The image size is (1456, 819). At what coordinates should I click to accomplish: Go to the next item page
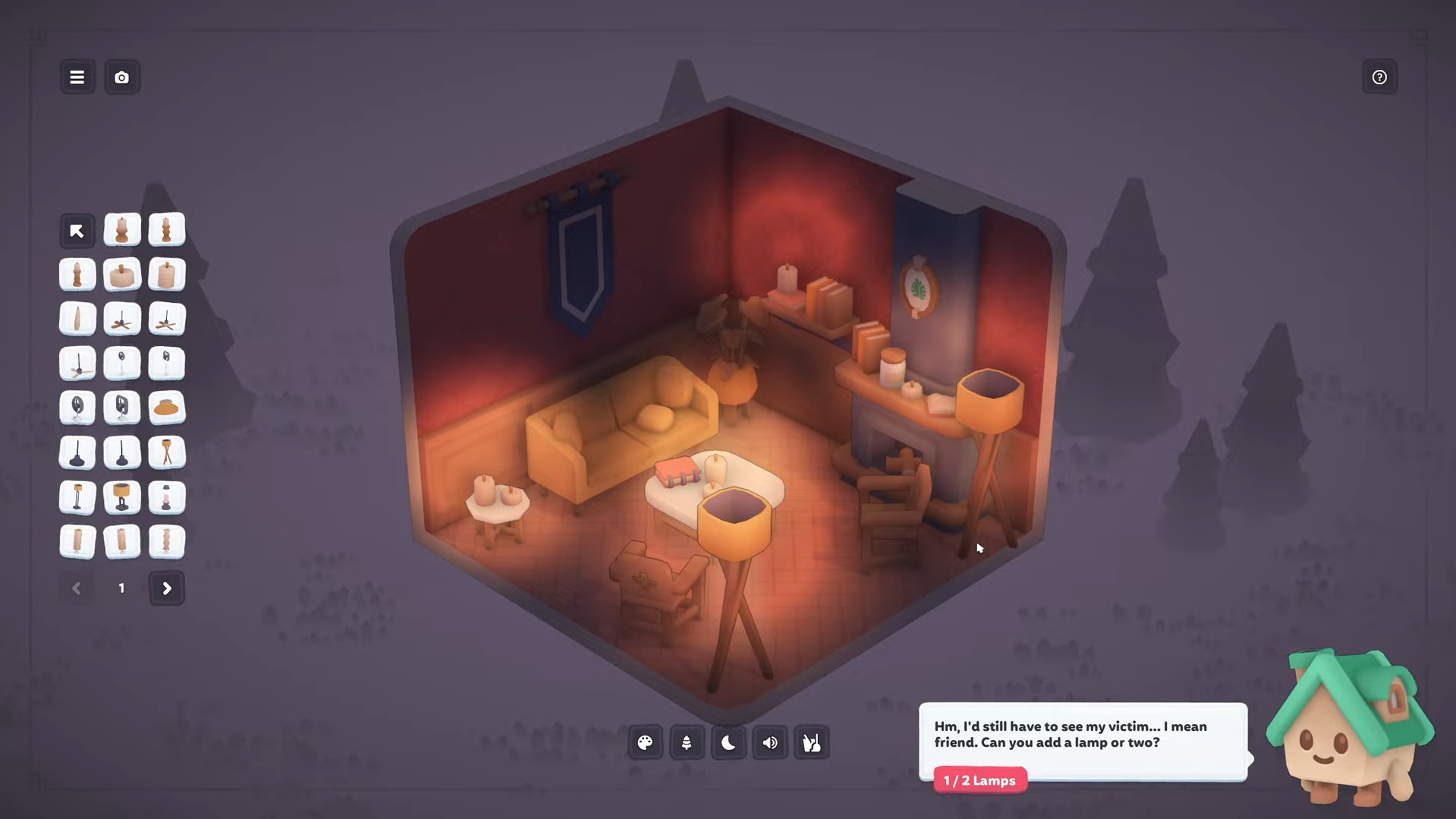[166, 588]
